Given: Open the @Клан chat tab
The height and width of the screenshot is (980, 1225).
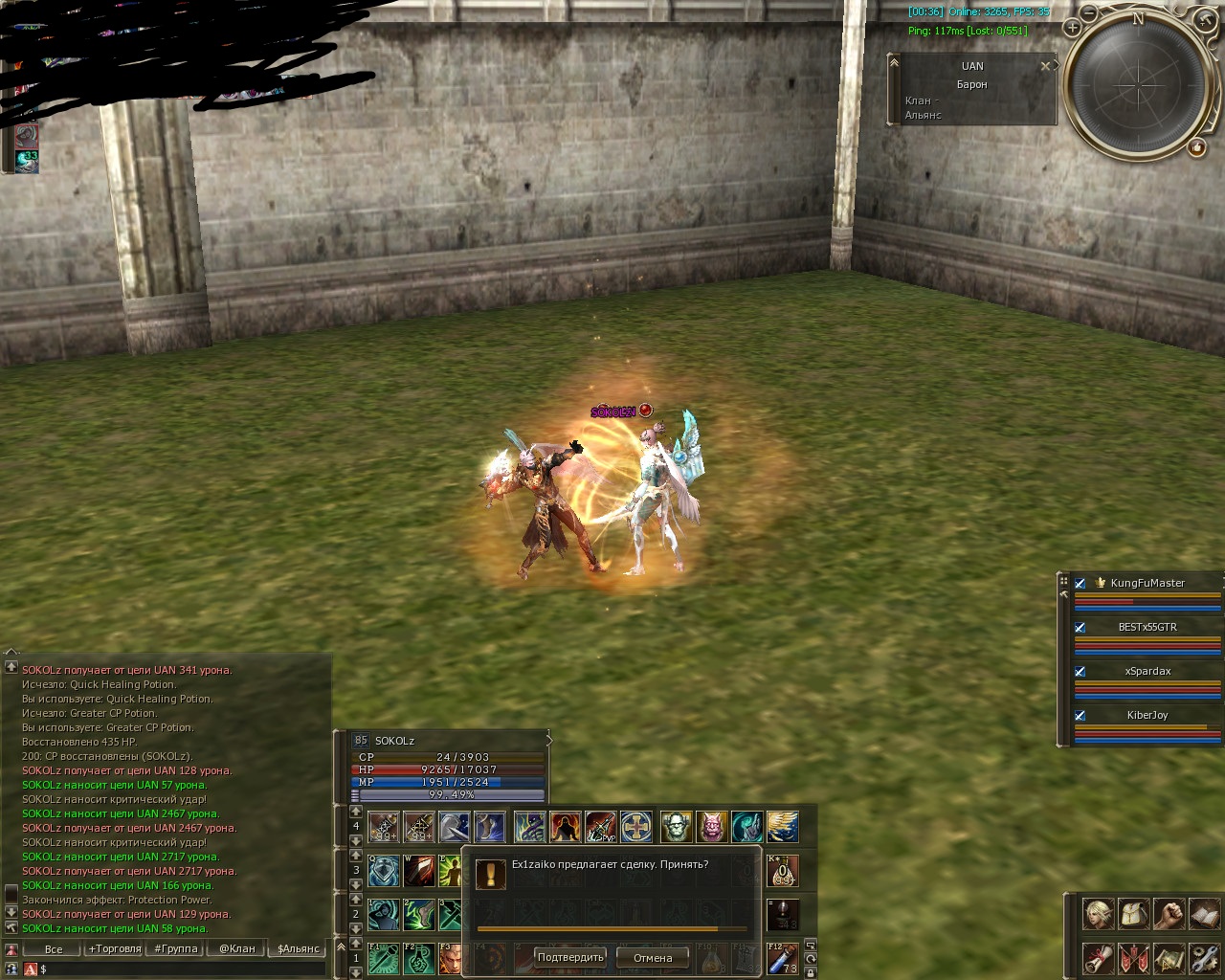Looking at the screenshot, I should (237, 948).
